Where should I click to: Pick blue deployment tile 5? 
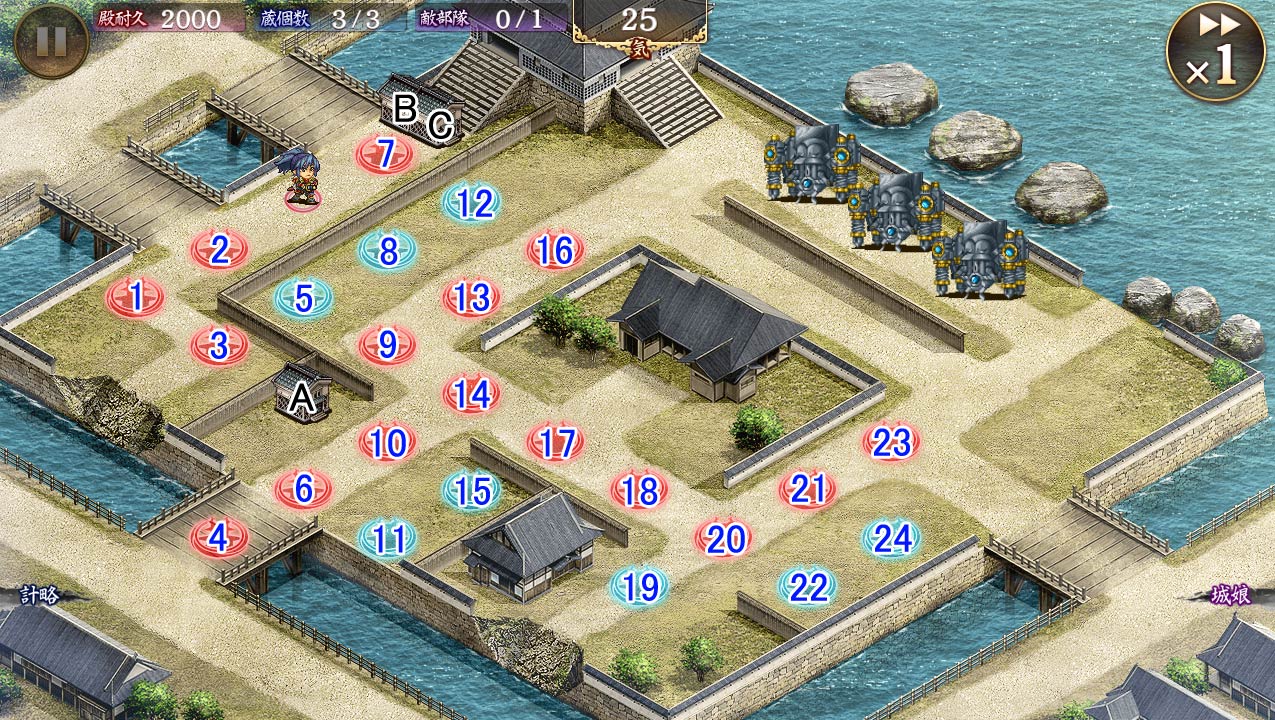click(304, 298)
